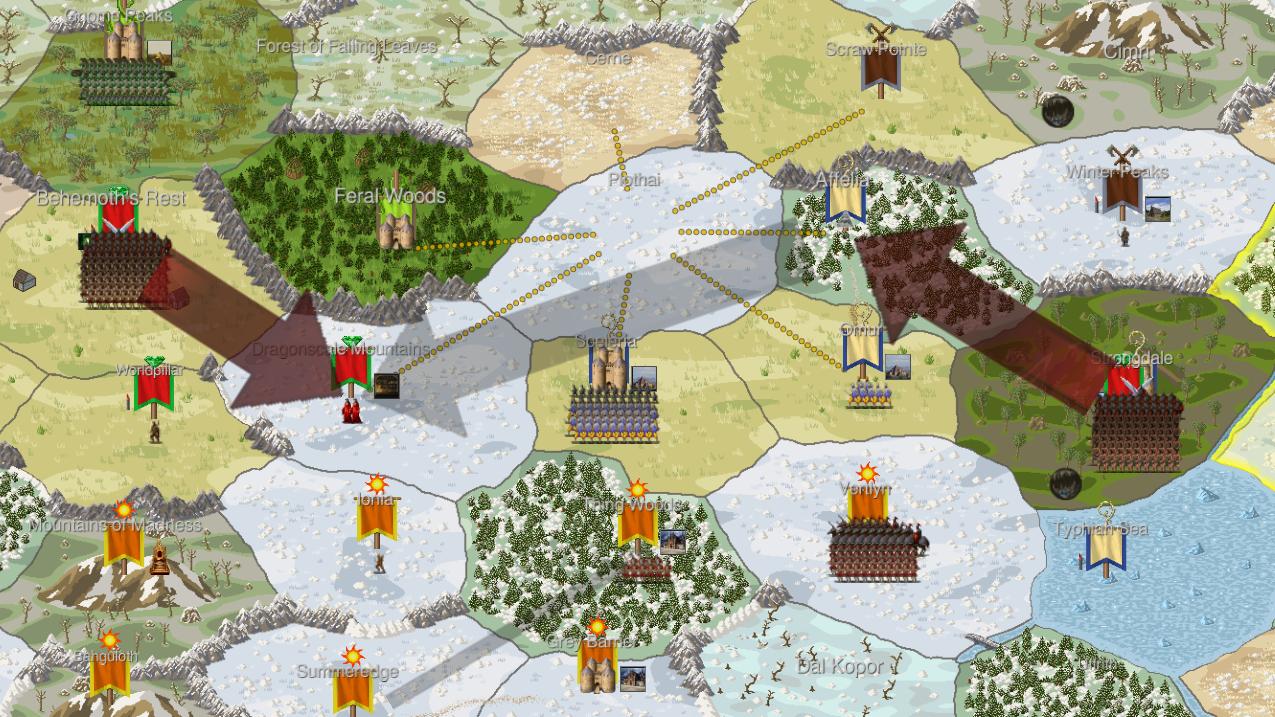Select the army stationed in Venlyn
The image size is (1275, 717).
[873, 551]
